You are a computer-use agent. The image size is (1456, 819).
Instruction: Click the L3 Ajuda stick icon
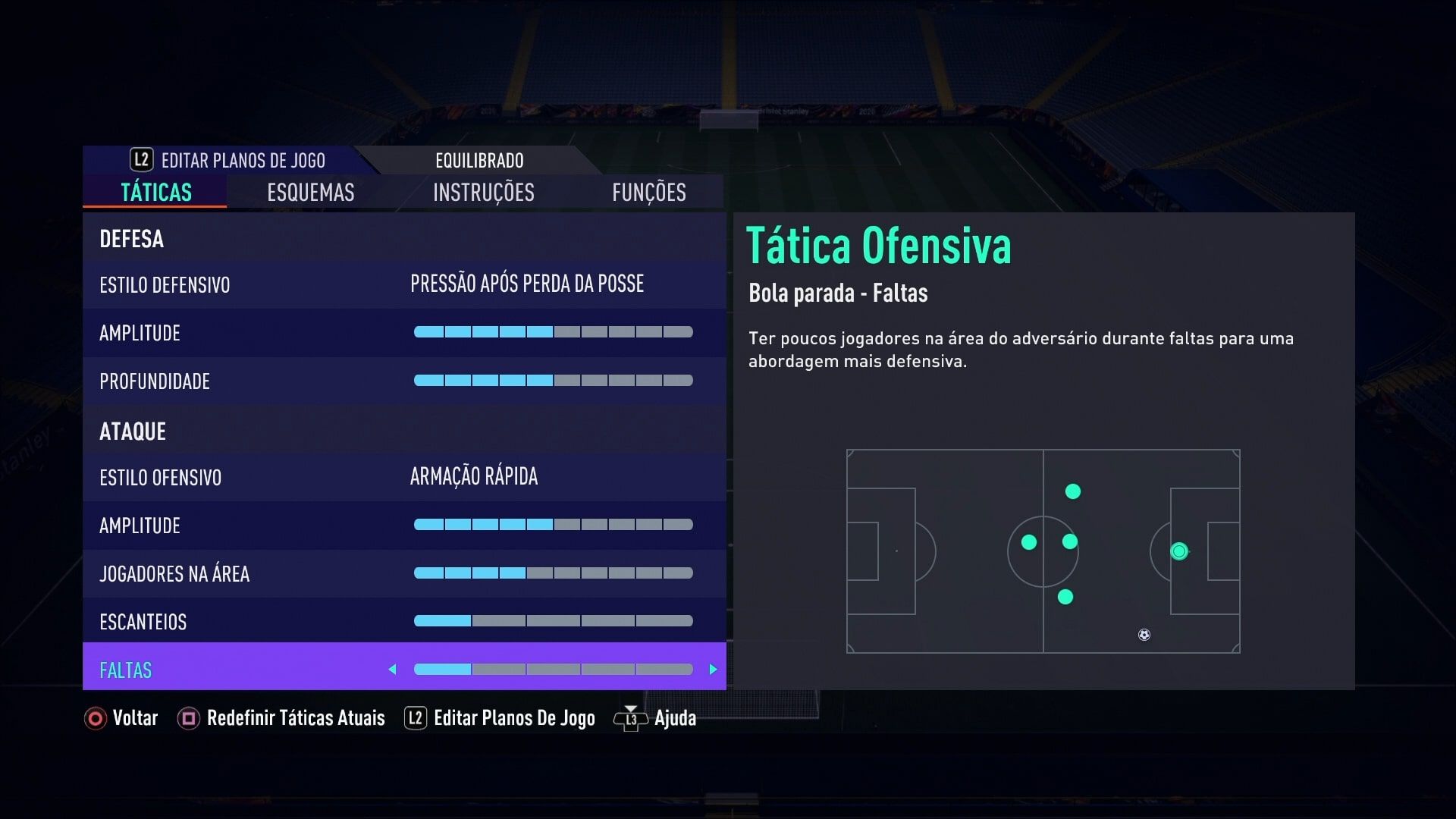tap(630, 717)
